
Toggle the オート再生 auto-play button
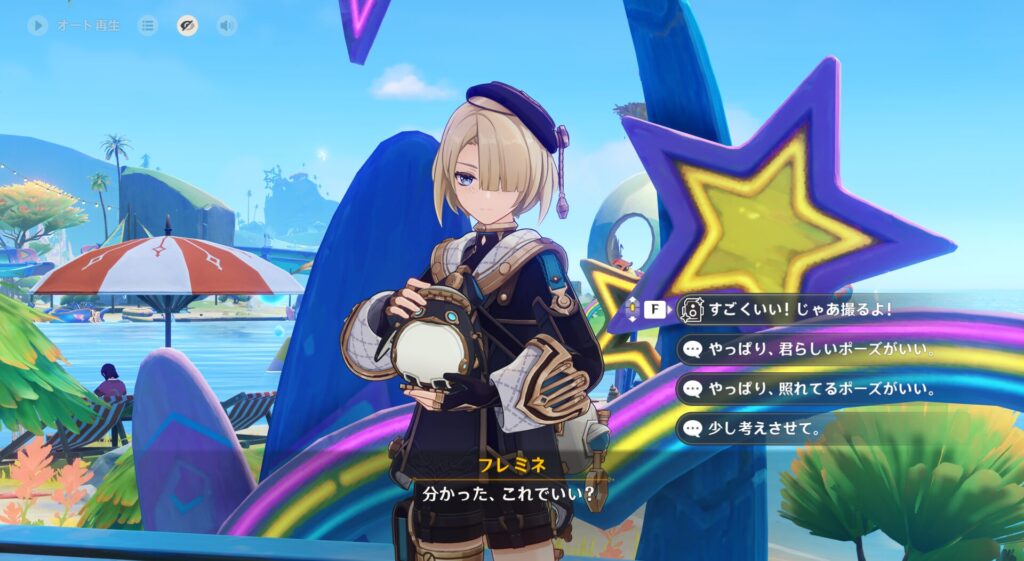click(38, 26)
